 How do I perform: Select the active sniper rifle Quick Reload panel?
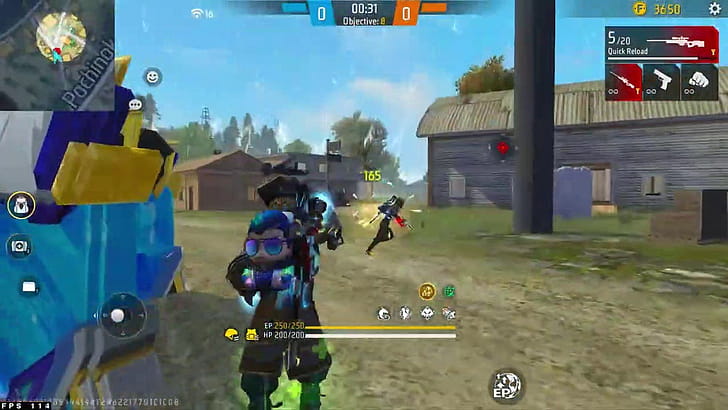point(660,44)
